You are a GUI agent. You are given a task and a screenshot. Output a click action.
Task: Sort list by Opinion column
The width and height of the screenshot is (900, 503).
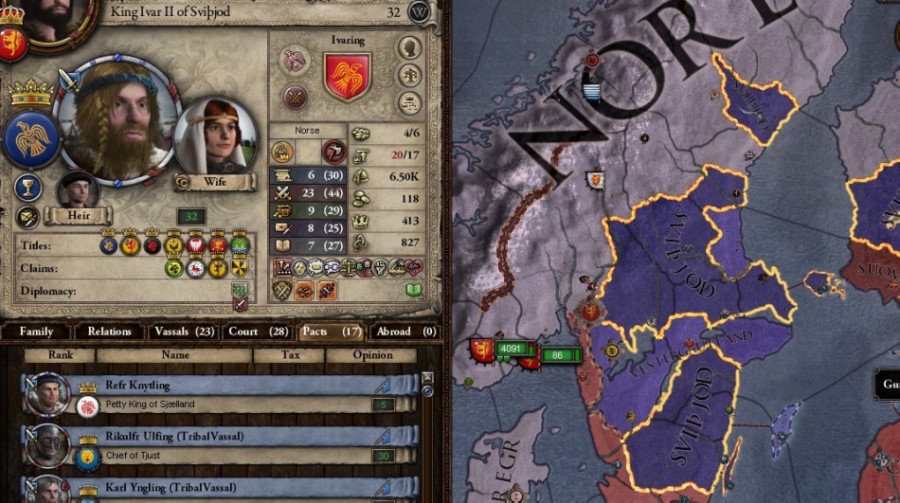[x=372, y=355]
